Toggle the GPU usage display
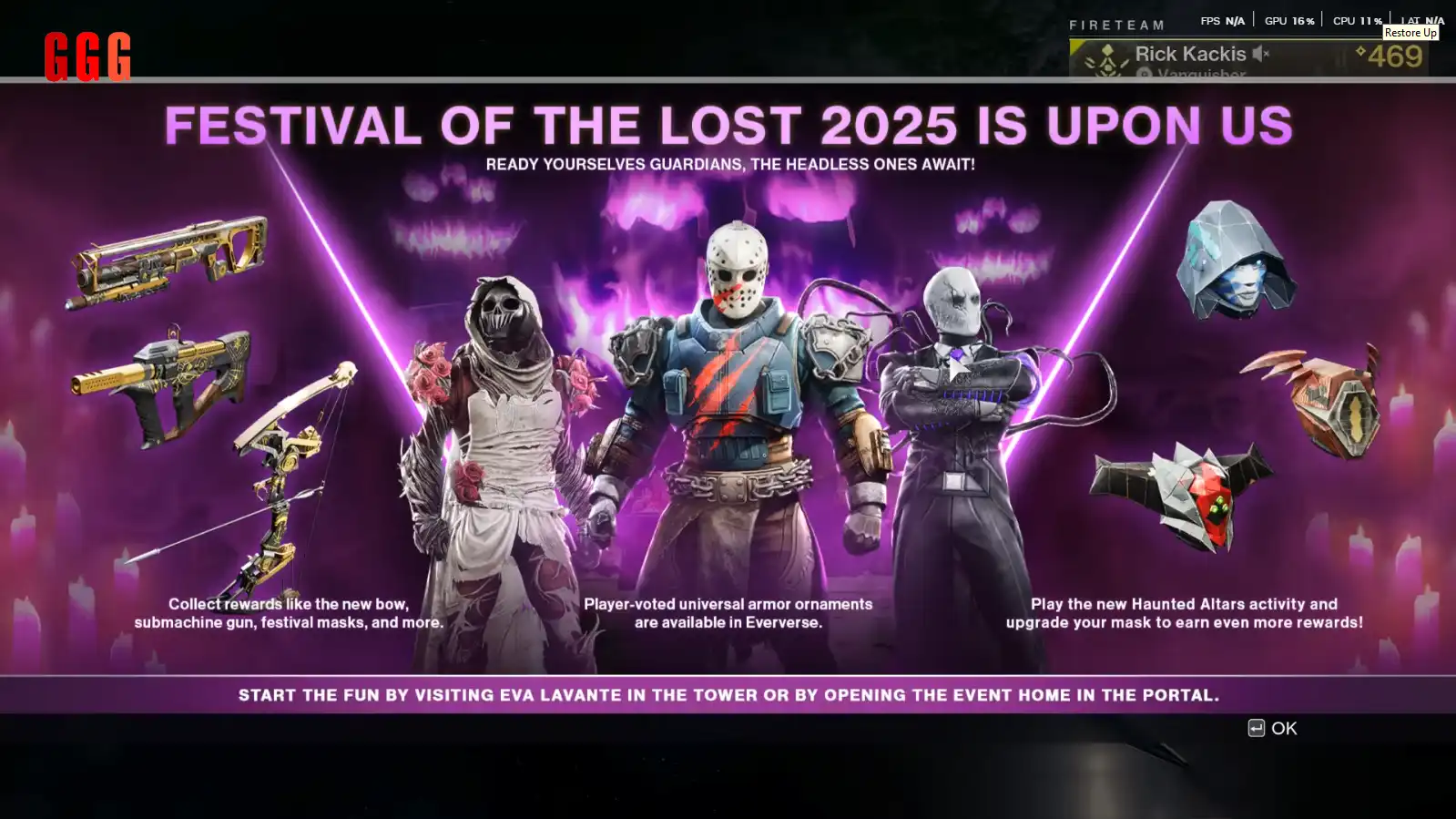This screenshot has width=1456, height=819. pyautogui.click(x=1288, y=19)
